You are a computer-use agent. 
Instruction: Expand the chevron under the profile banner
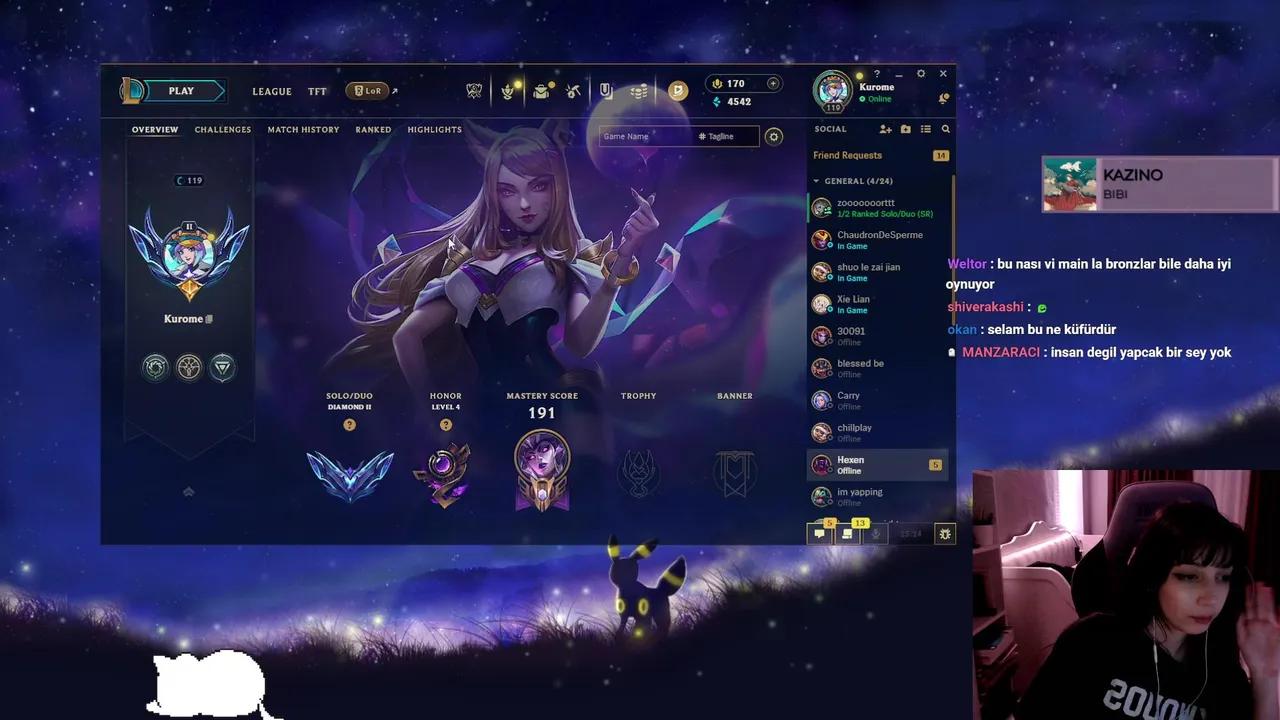coord(188,492)
